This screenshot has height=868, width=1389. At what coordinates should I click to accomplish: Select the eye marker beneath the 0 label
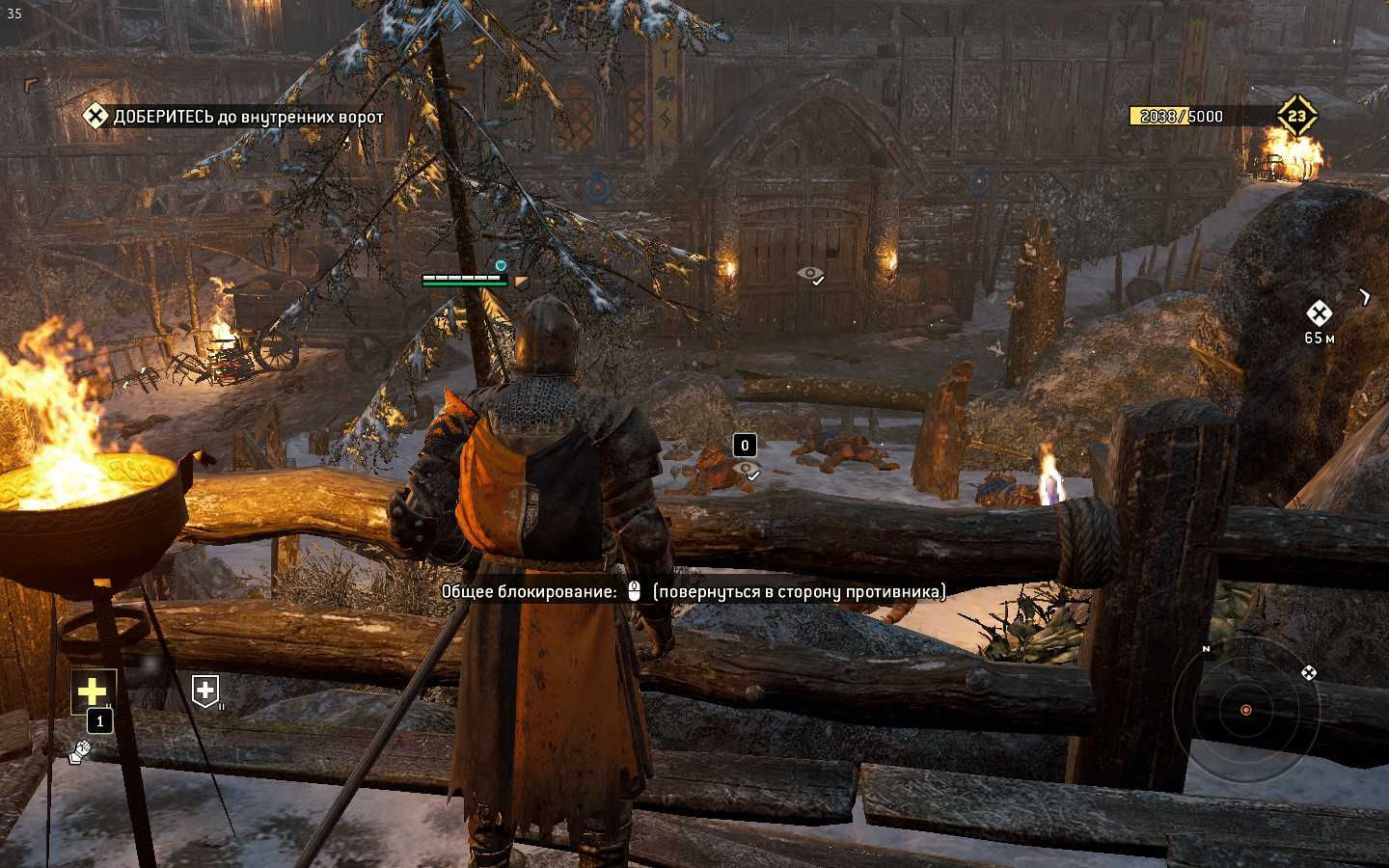click(x=746, y=470)
